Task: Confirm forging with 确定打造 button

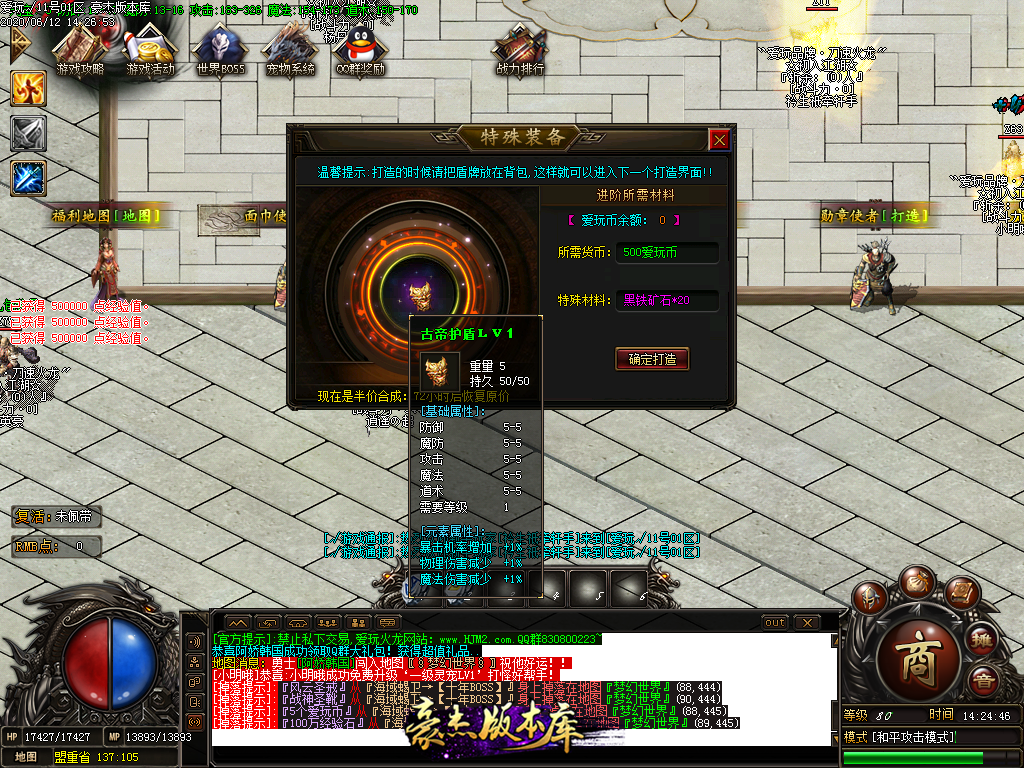Action: (x=652, y=359)
